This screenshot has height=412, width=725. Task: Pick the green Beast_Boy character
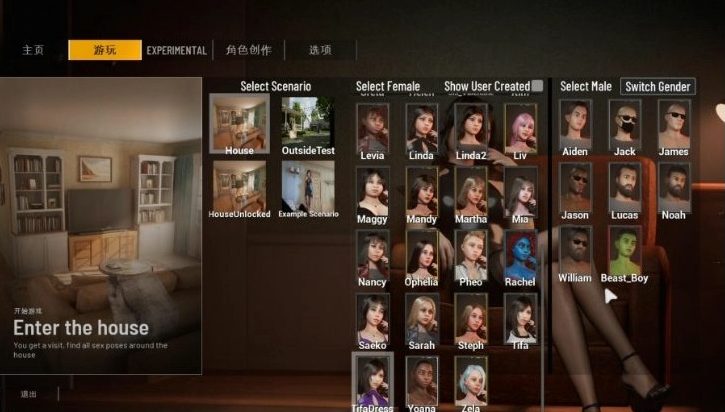pyautogui.click(x=624, y=251)
